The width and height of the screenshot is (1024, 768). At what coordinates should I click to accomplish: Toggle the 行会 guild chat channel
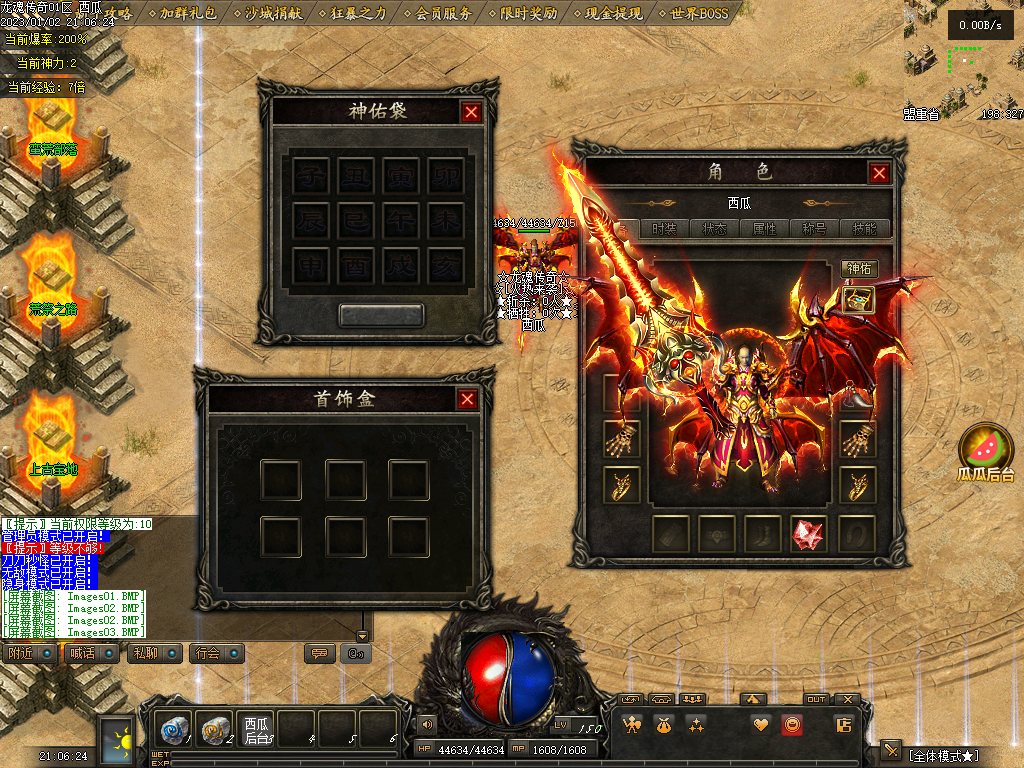point(219,653)
